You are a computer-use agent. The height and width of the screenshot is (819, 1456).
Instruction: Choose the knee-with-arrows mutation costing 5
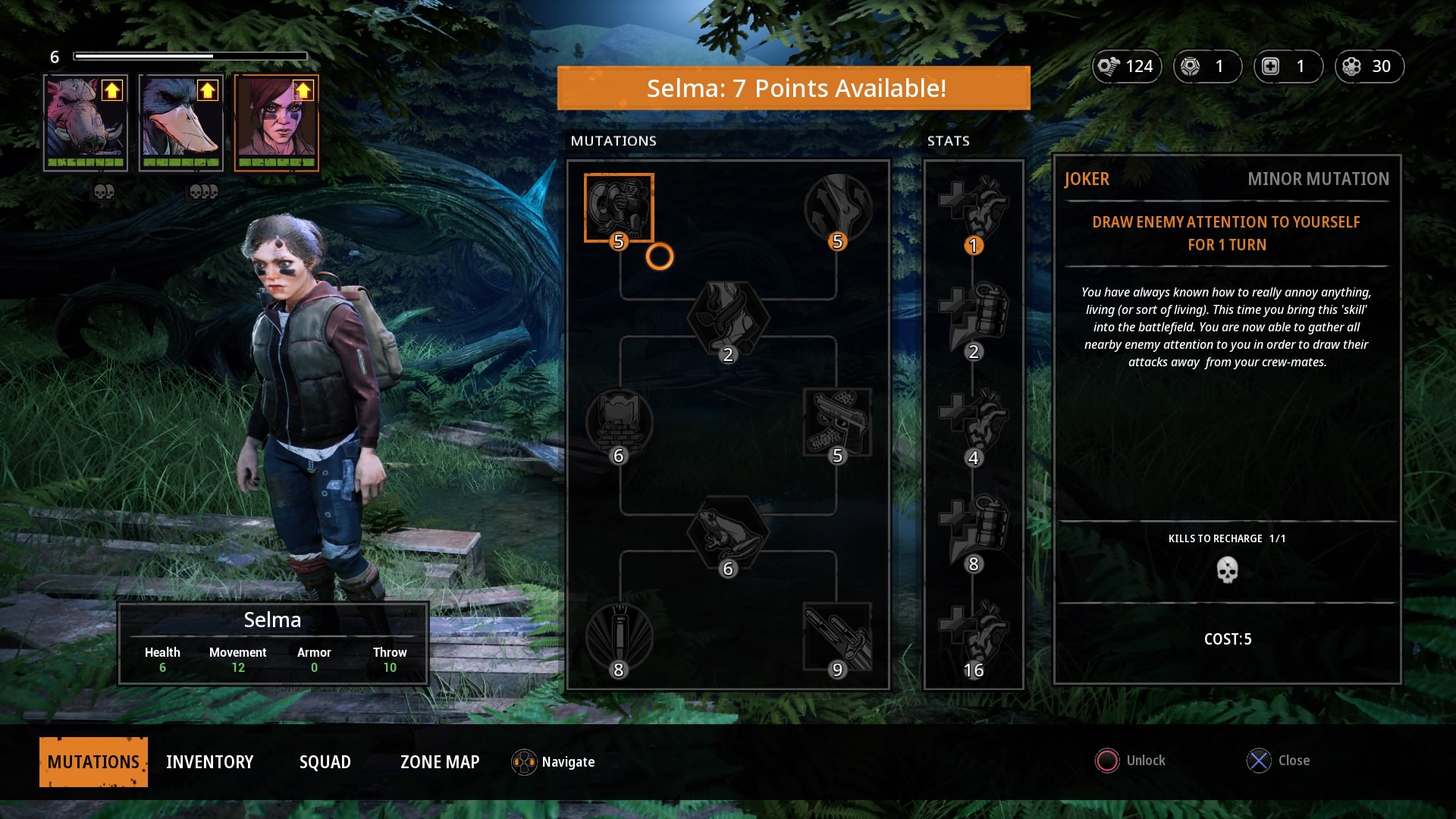837,208
